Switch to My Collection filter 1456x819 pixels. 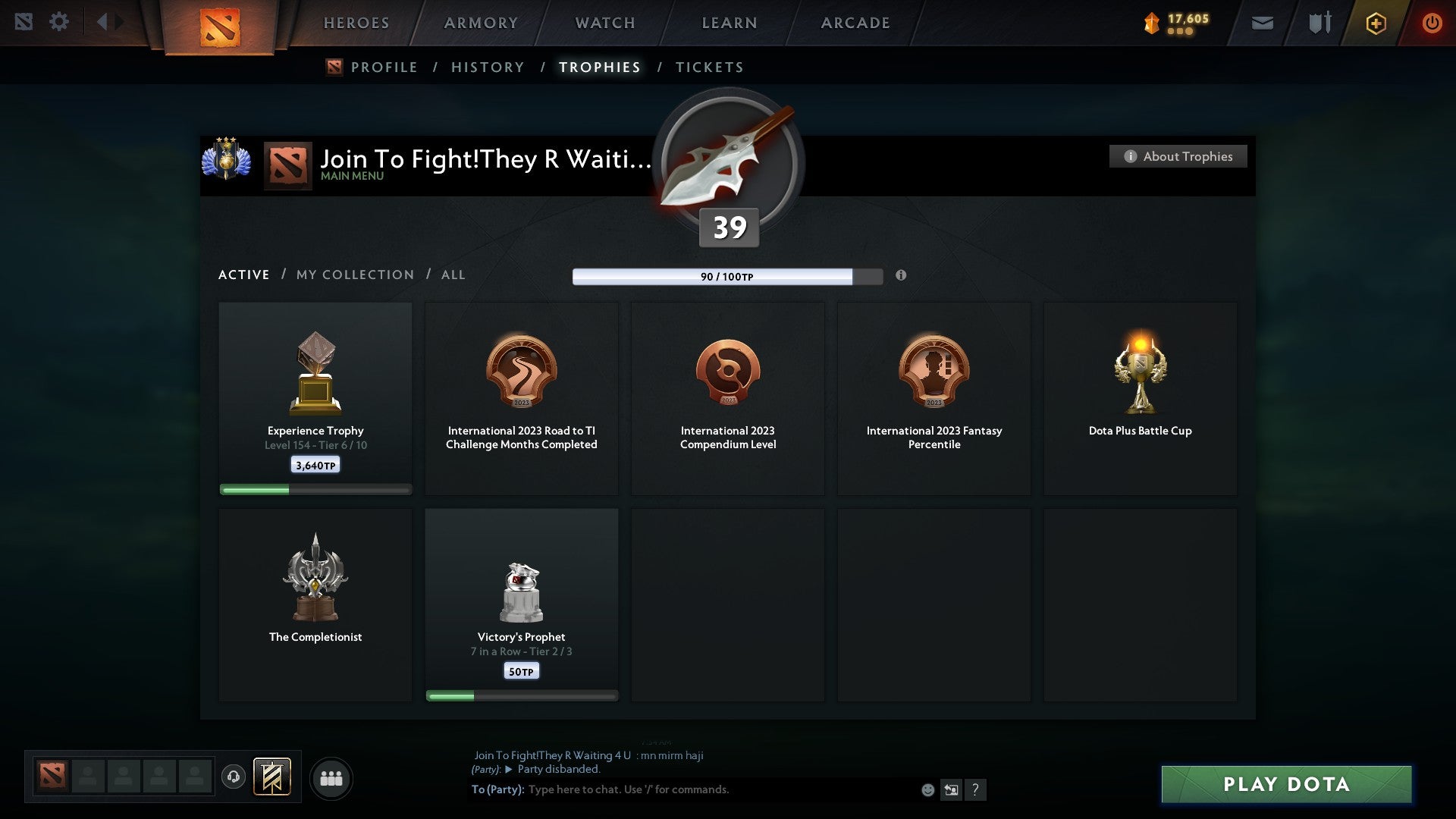click(354, 275)
